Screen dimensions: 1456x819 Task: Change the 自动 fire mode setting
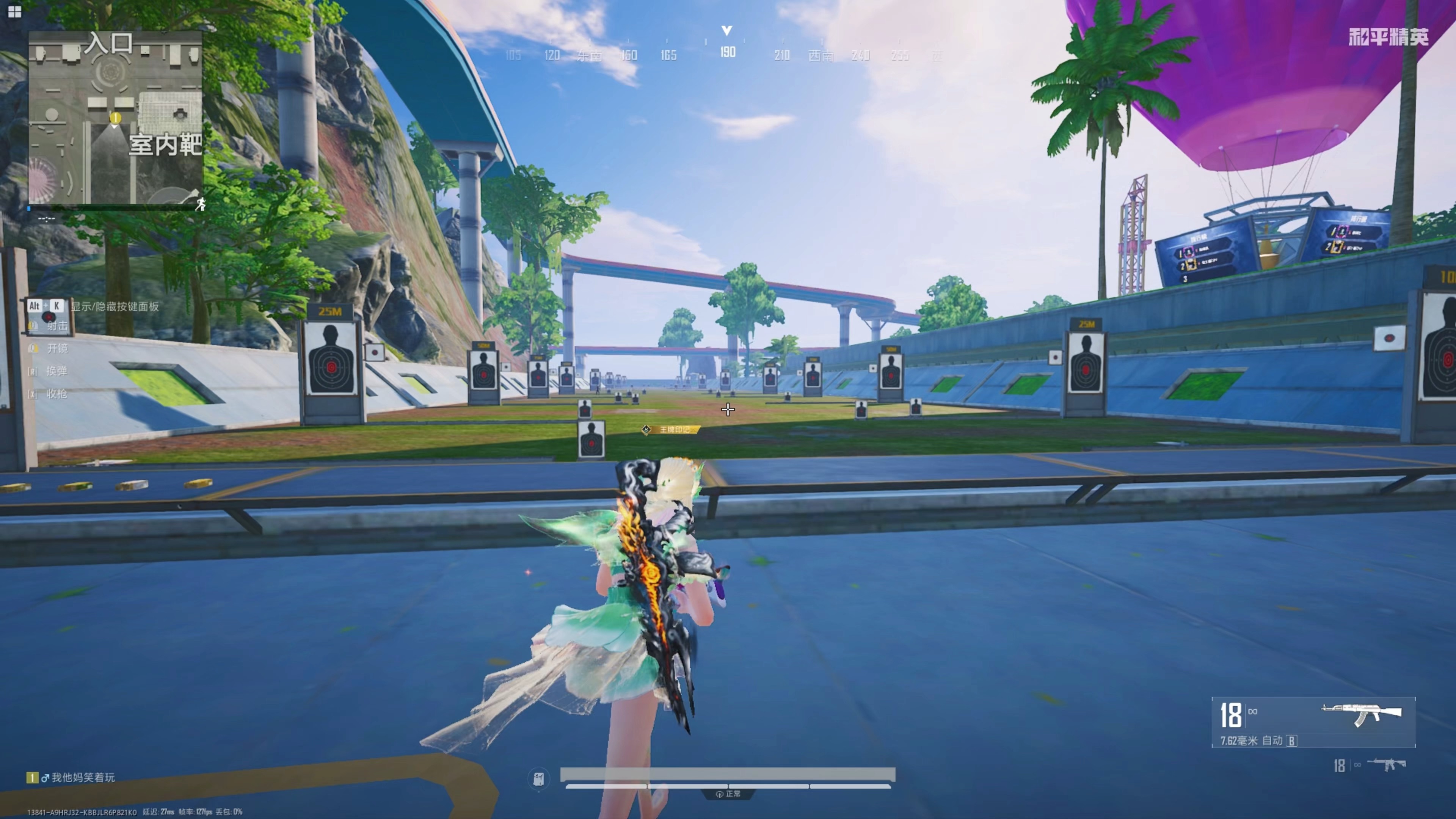1272,741
